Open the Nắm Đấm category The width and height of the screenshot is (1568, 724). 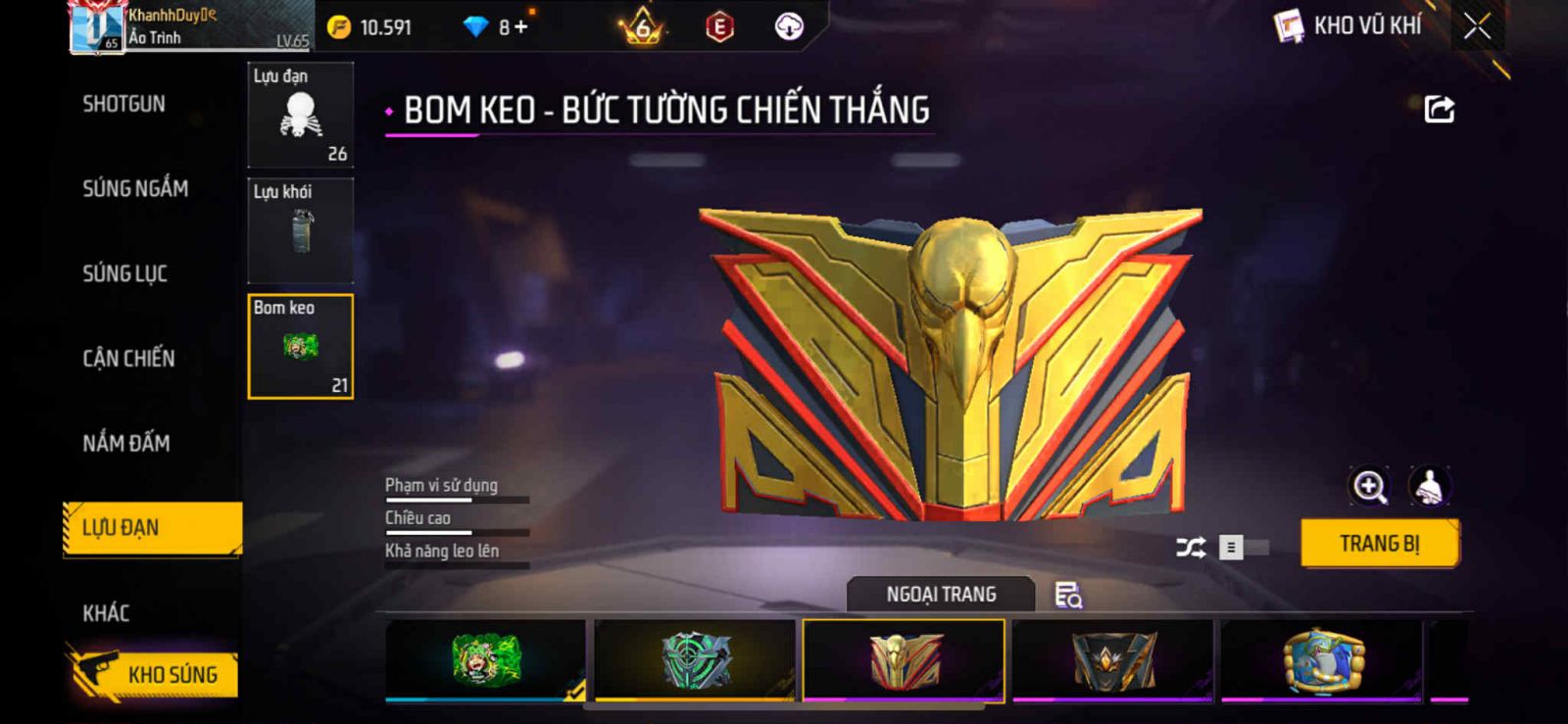126,443
